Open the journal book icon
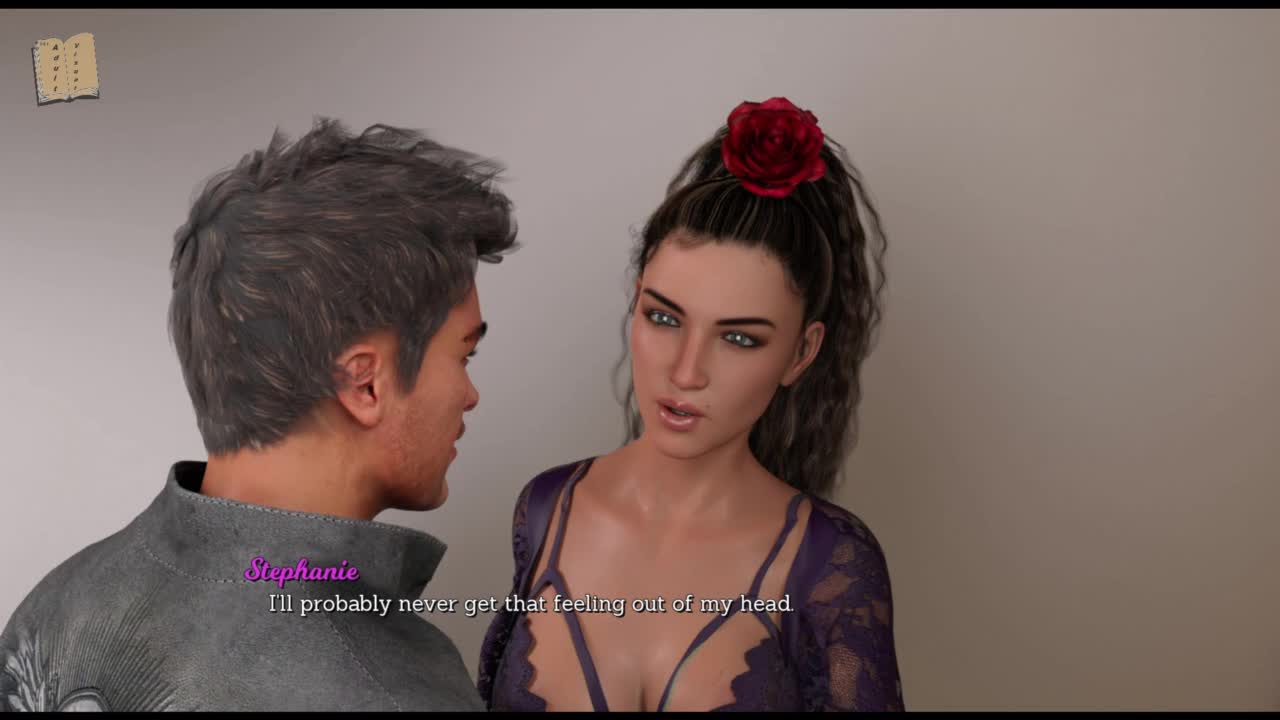The height and width of the screenshot is (720, 1280). pyautogui.click(x=65, y=68)
